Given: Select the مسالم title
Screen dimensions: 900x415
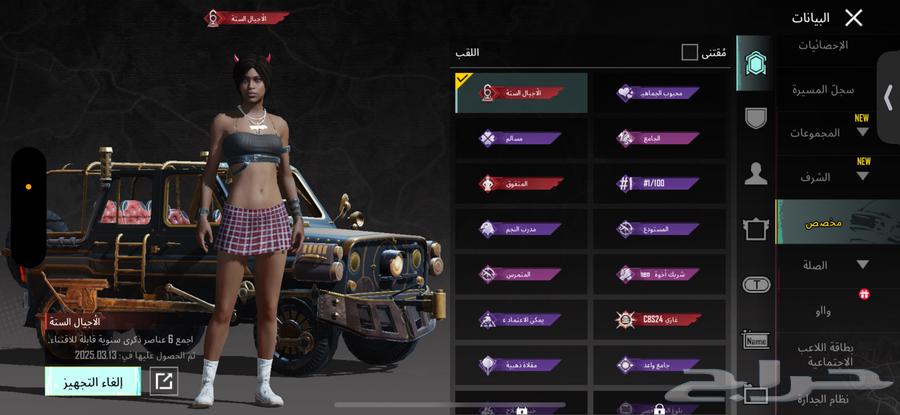Looking at the screenshot, I should [522, 138].
